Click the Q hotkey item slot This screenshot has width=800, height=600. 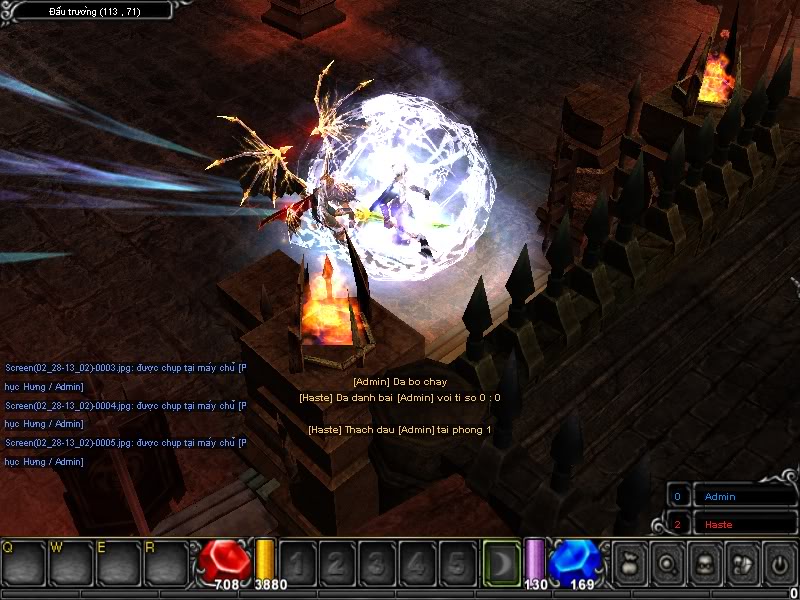coord(24,562)
